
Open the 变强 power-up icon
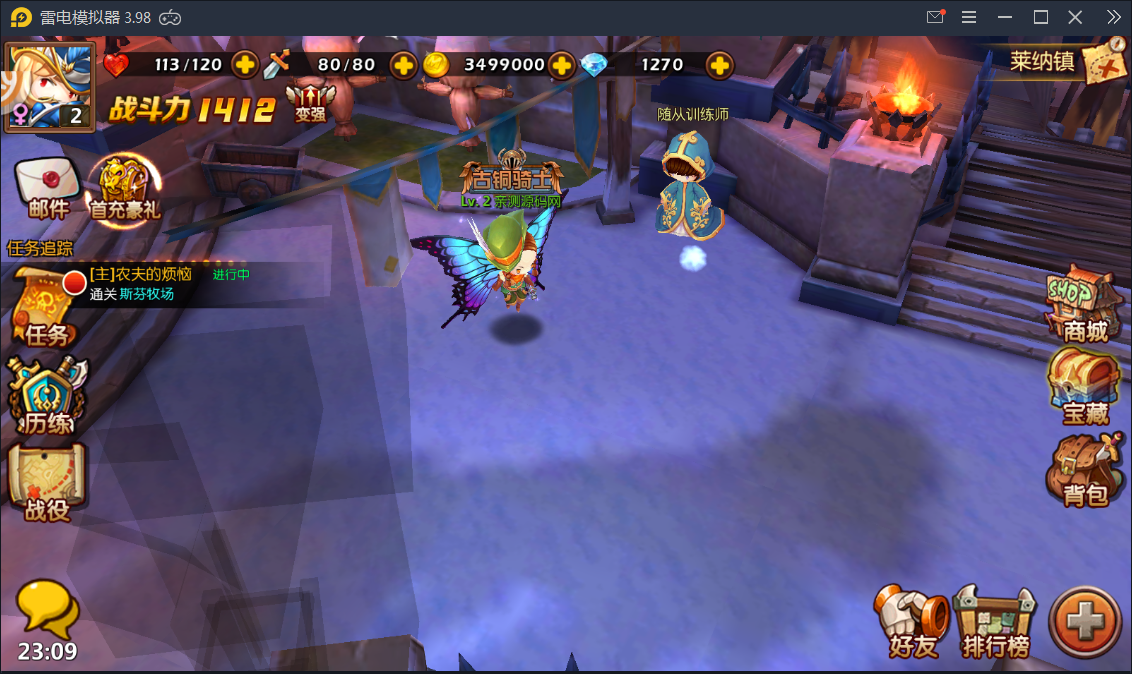[310, 101]
